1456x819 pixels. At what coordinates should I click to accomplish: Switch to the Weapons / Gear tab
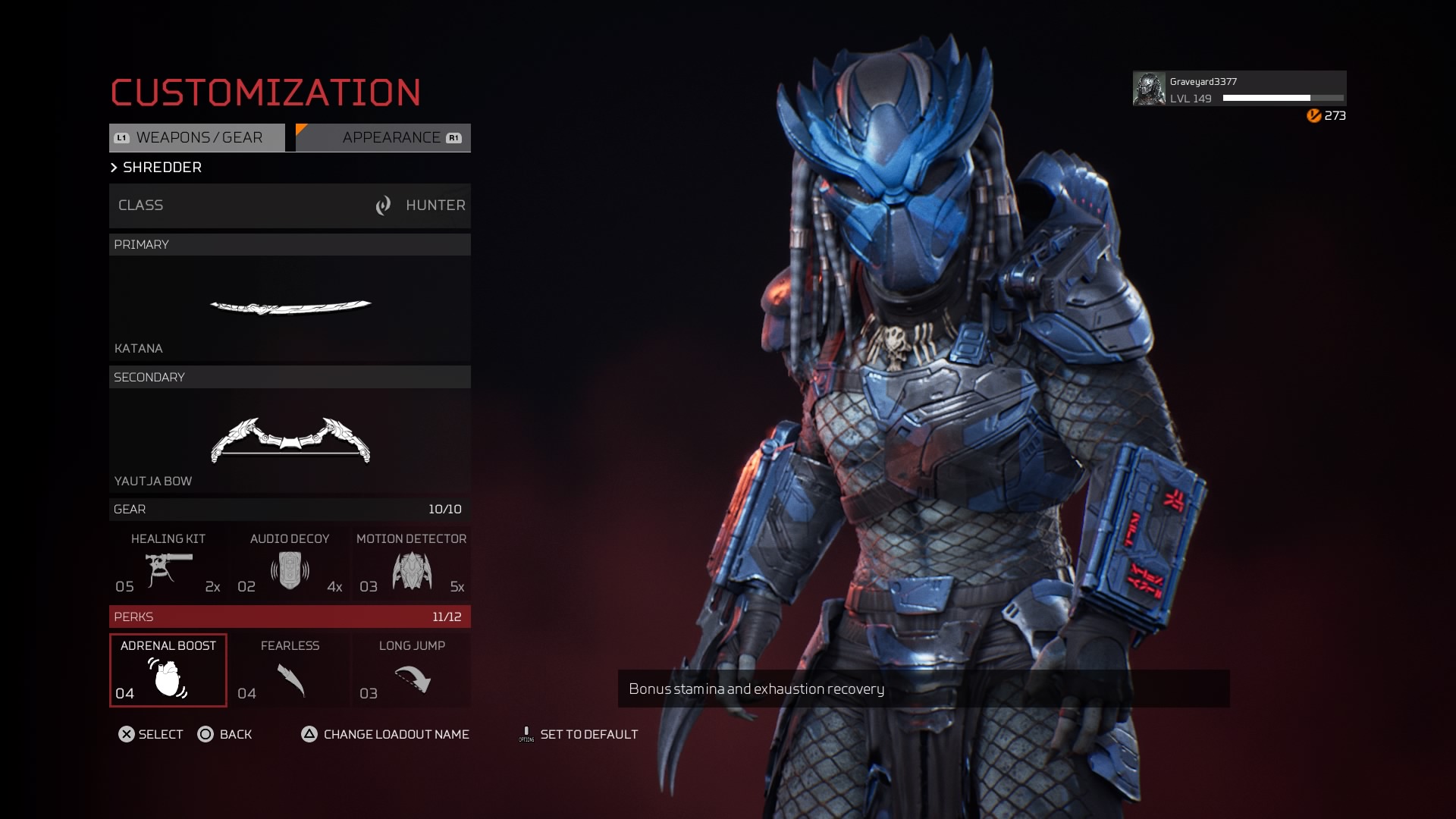coord(197,138)
